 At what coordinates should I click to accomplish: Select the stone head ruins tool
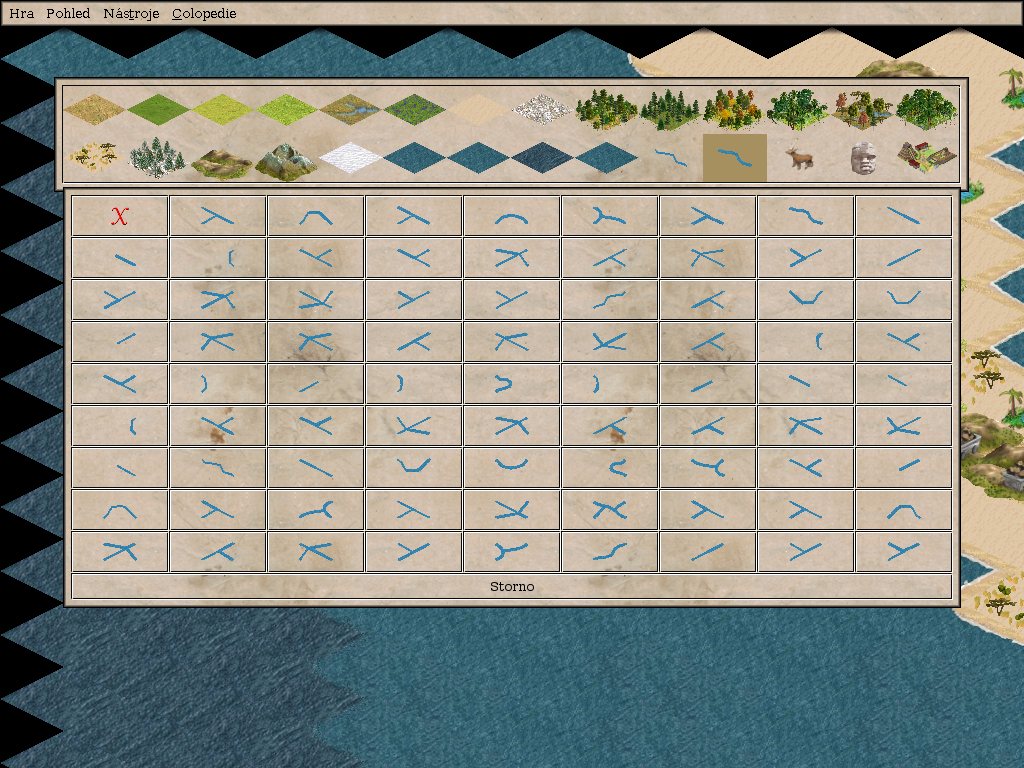tap(862, 158)
